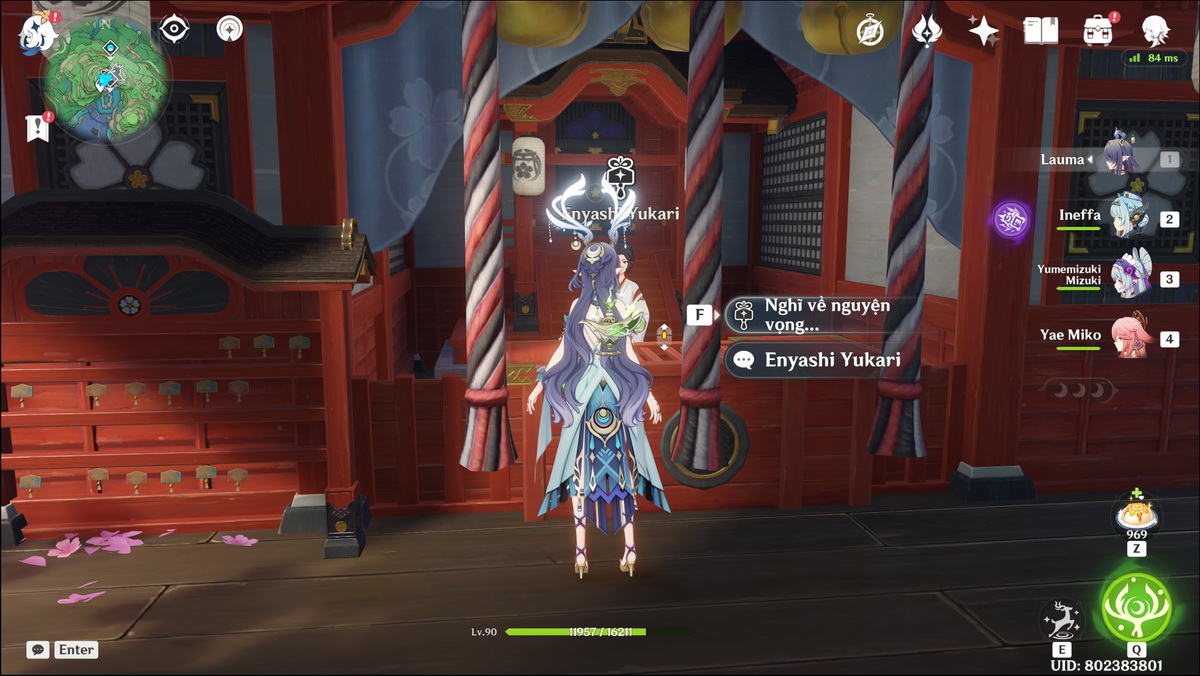1200x676 pixels.
Task: Open the inventory backpack icon
Action: coord(1098,31)
